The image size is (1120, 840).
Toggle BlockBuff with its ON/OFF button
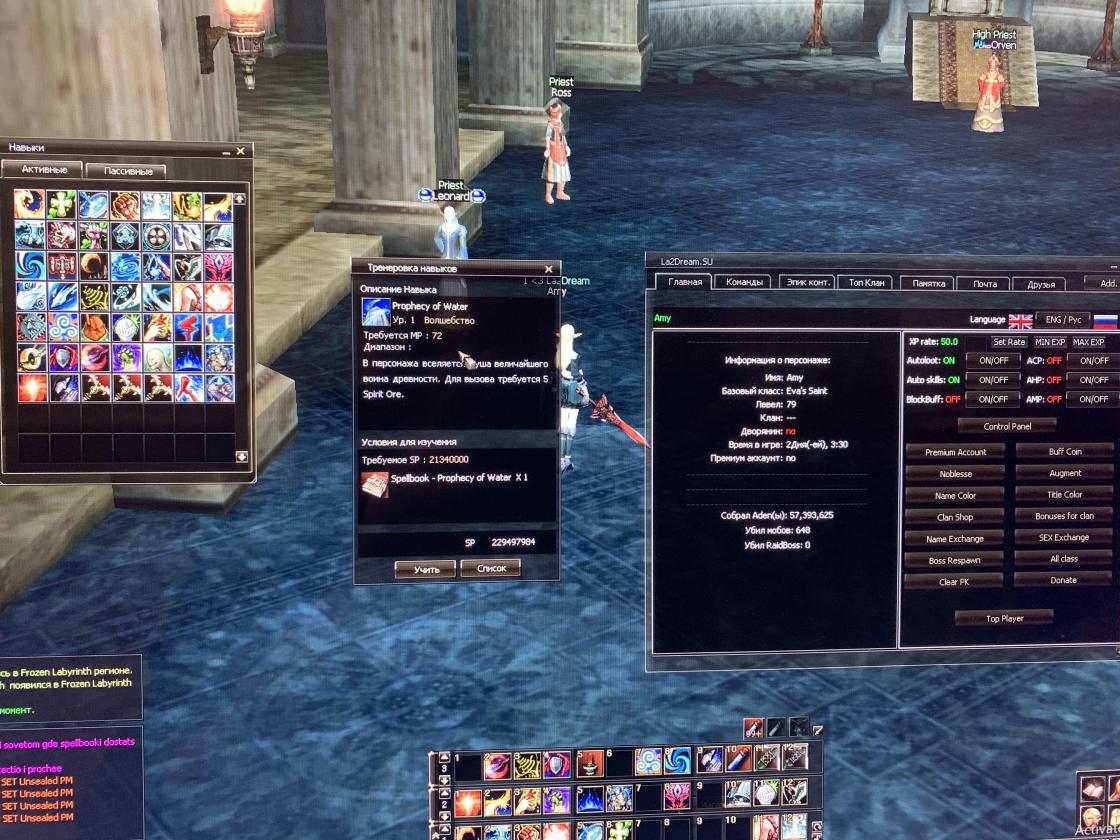pos(993,399)
